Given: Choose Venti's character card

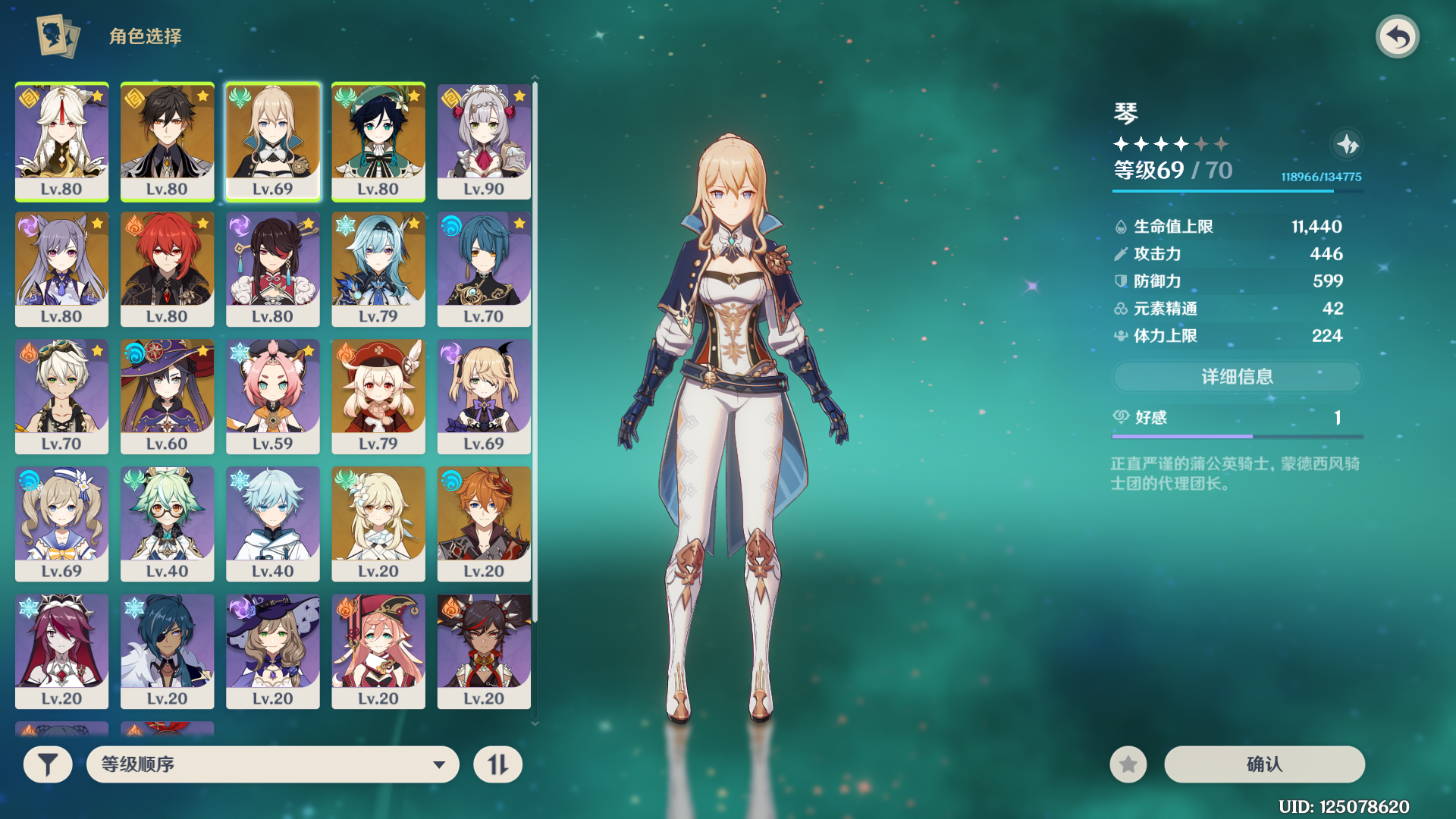Looking at the screenshot, I should click(378, 142).
